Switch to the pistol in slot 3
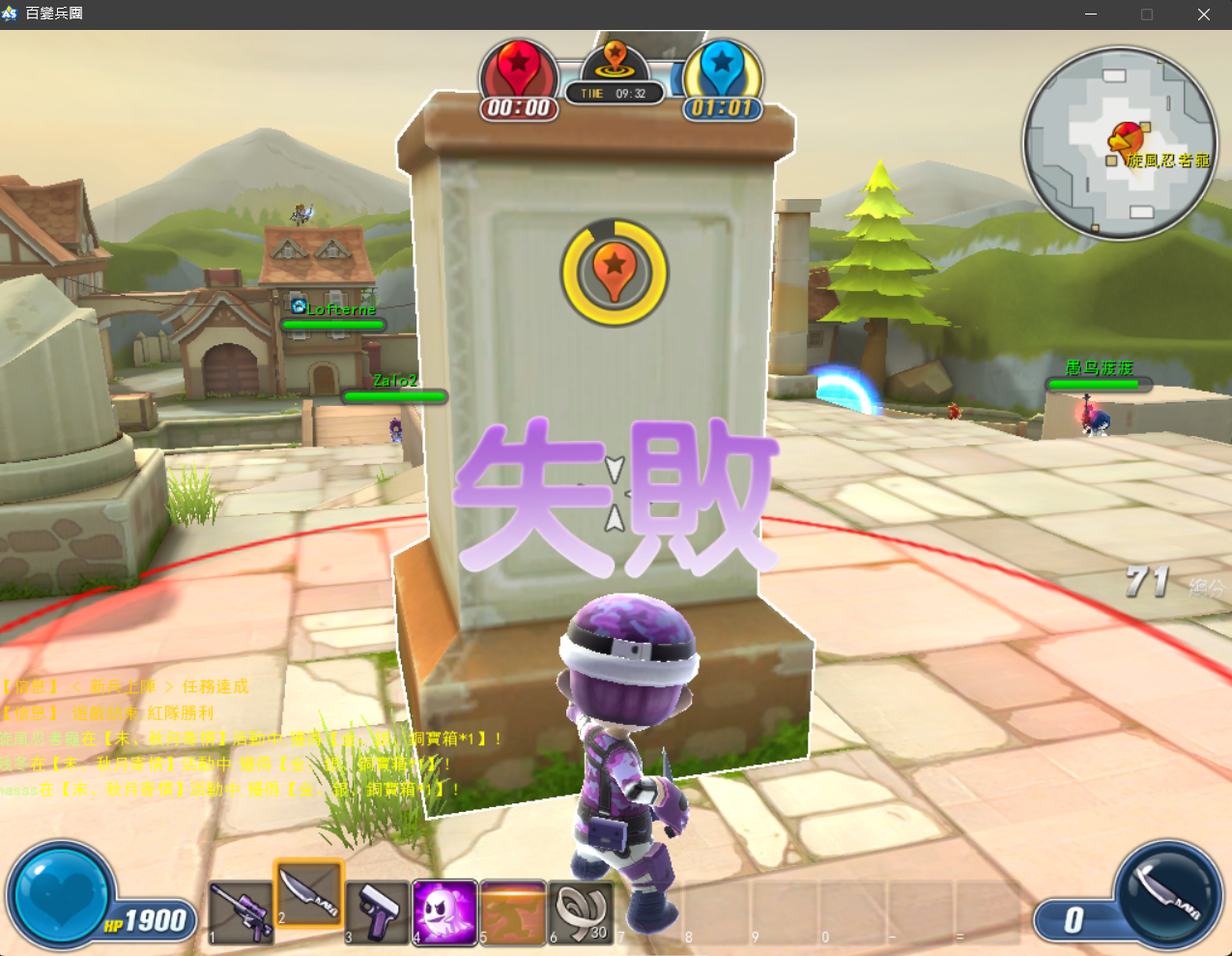Viewport: 1232px width, 956px height. (x=377, y=912)
